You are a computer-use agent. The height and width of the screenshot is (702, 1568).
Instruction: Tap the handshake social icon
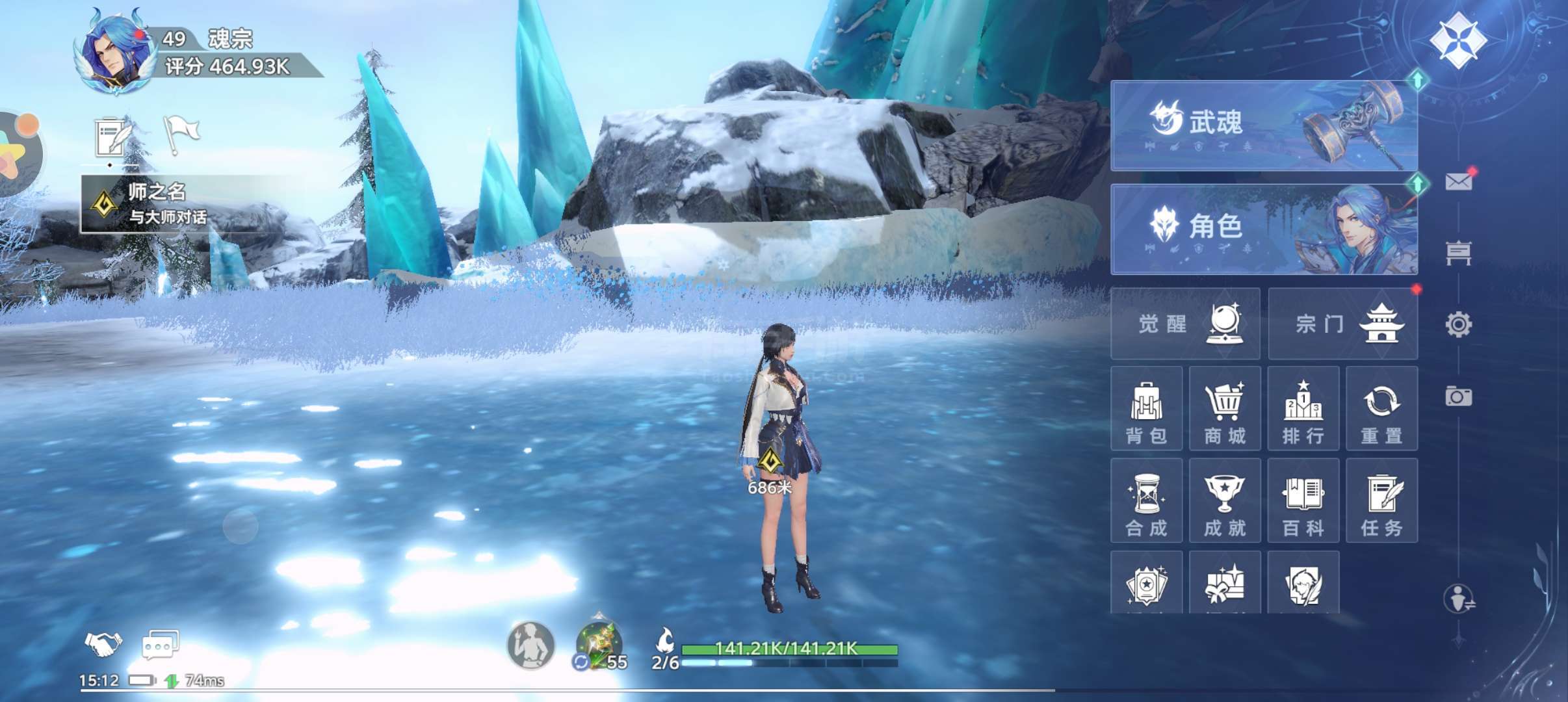(103, 643)
